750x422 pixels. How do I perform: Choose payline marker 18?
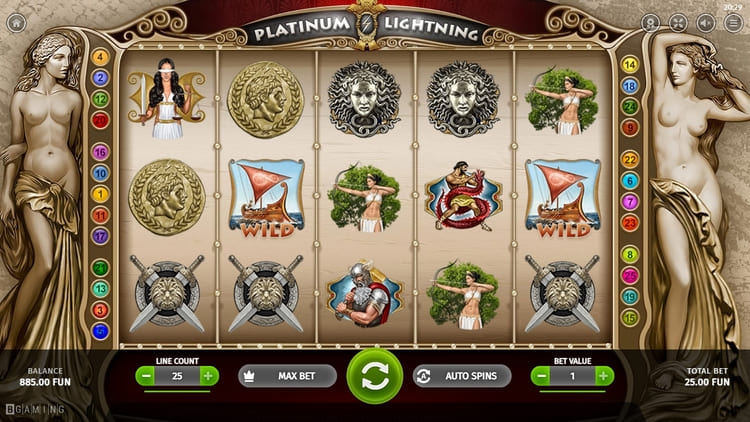click(630, 86)
